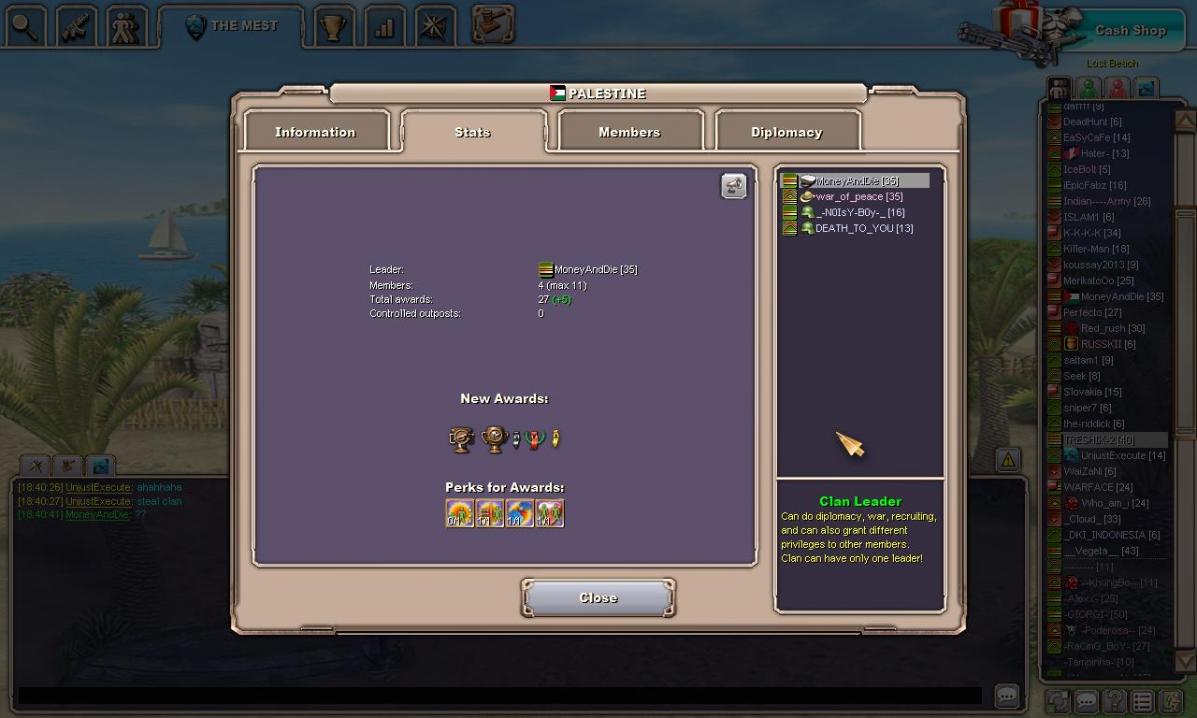Open the Cash Shop

pos(1130,31)
